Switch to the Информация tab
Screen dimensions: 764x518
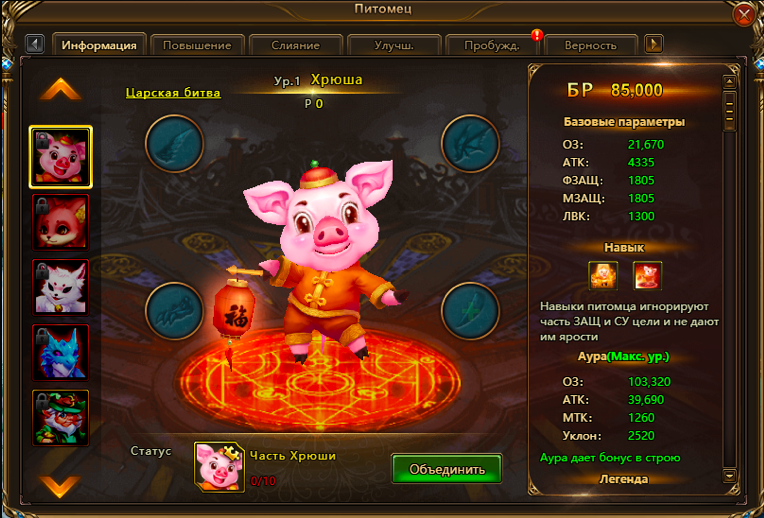tap(99, 45)
